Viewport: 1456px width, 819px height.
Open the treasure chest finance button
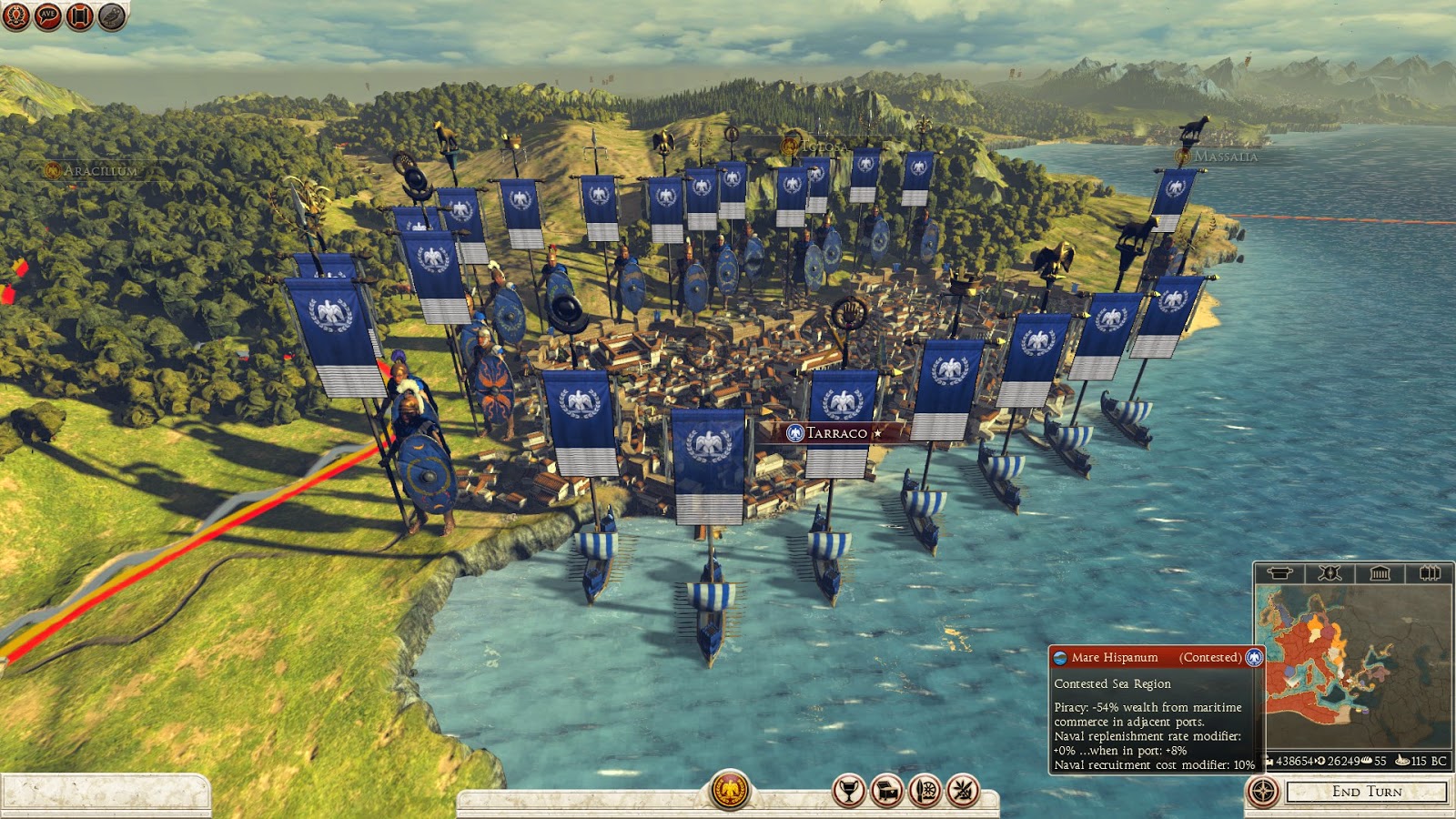pos(886,791)
